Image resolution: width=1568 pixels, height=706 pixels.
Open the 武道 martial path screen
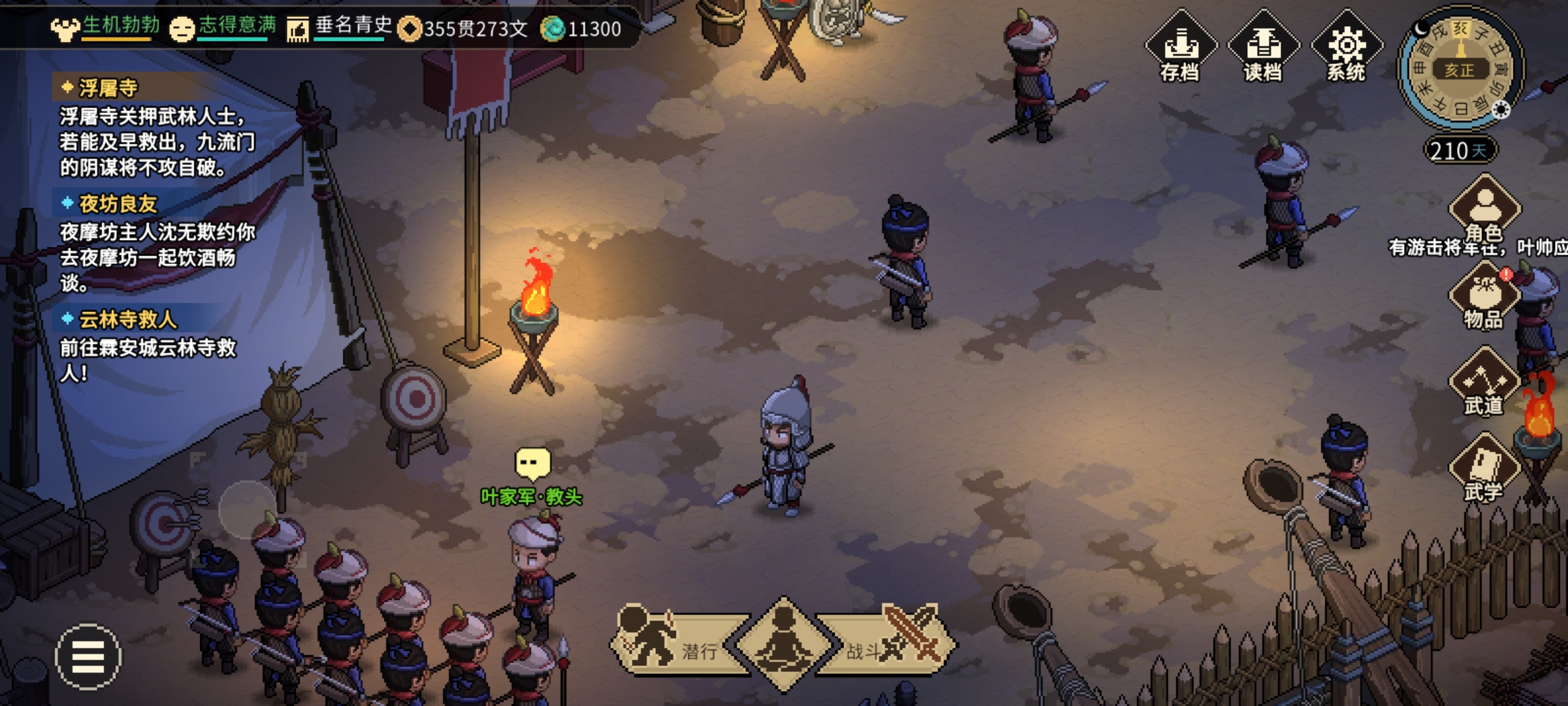1484,384
